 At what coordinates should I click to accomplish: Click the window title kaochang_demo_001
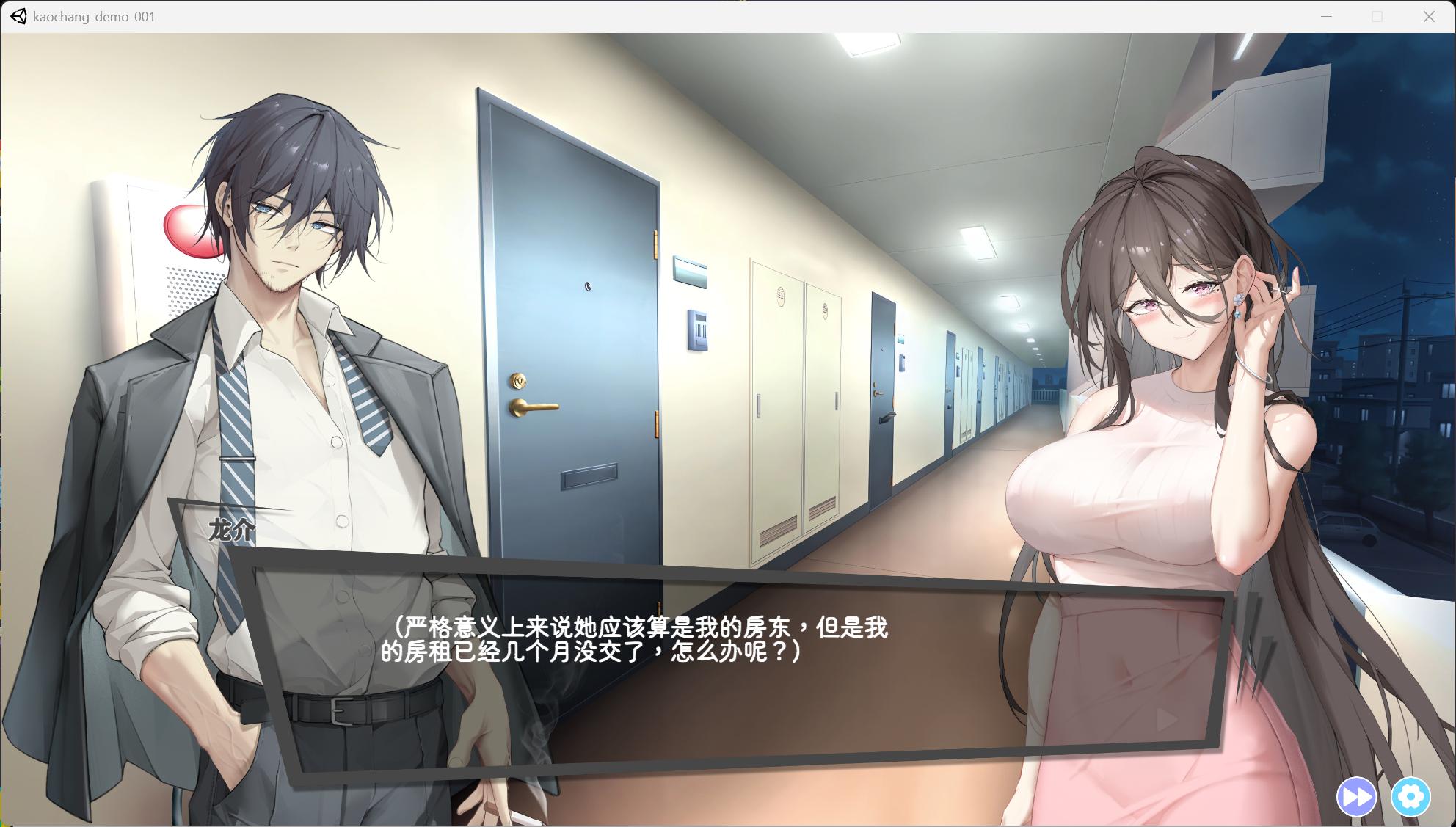[x=92, y=15]
